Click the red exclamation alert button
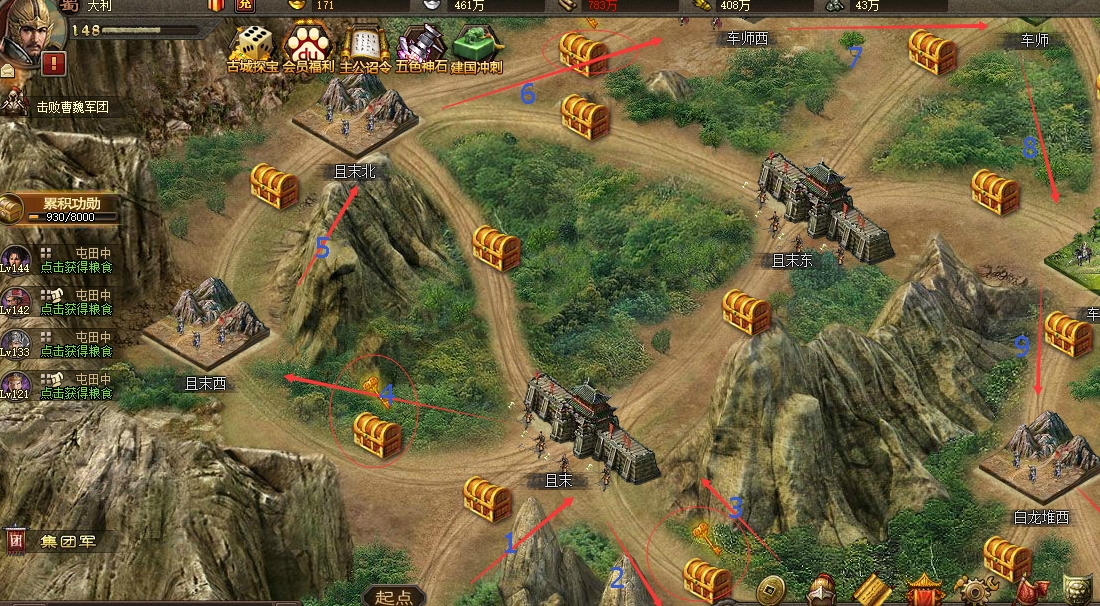 [54, 64]
